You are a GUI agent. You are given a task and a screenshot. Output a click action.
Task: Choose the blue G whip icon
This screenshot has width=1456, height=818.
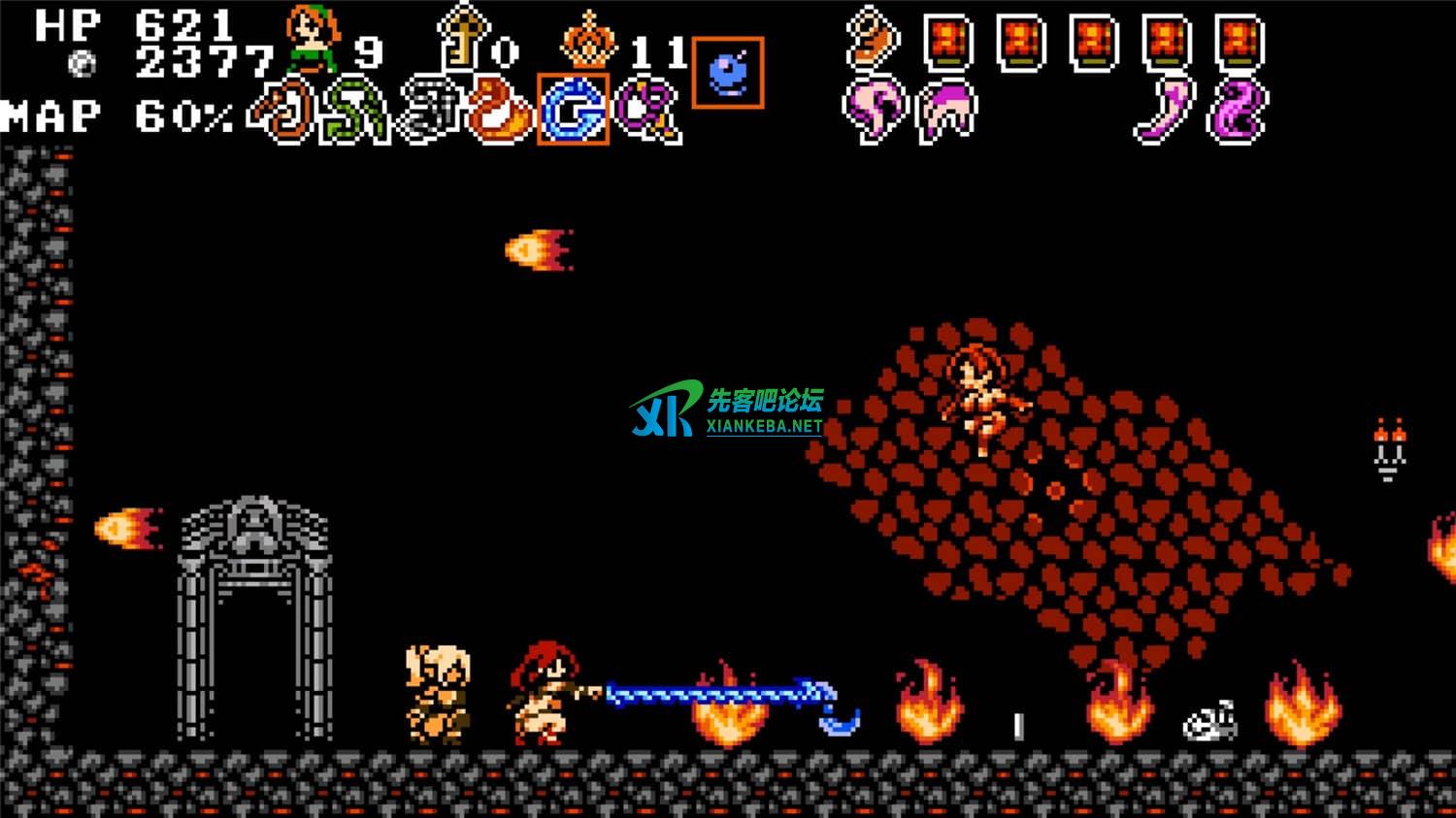(x=573, y=109)
